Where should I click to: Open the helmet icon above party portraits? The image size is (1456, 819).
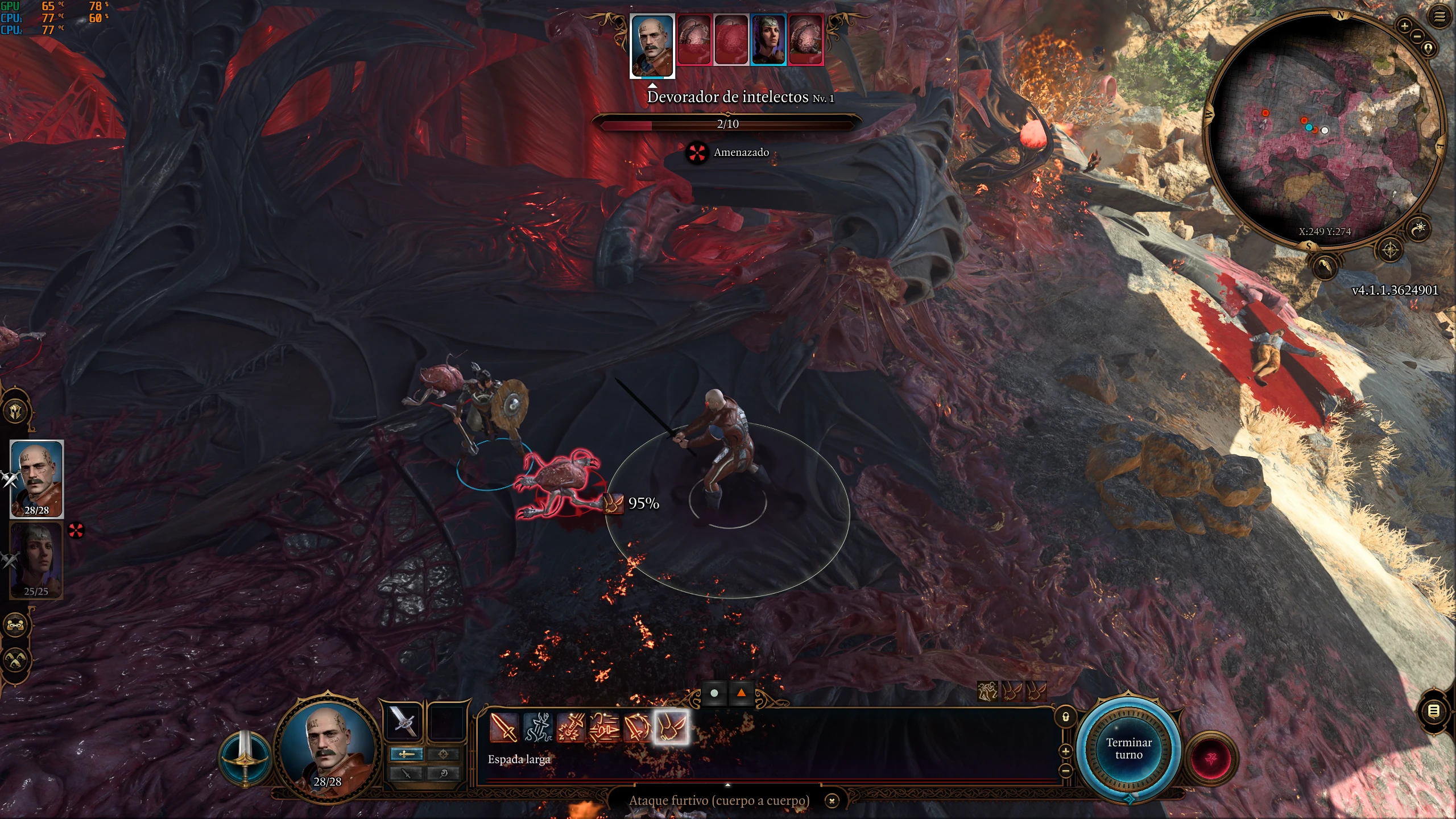[15, 411]
